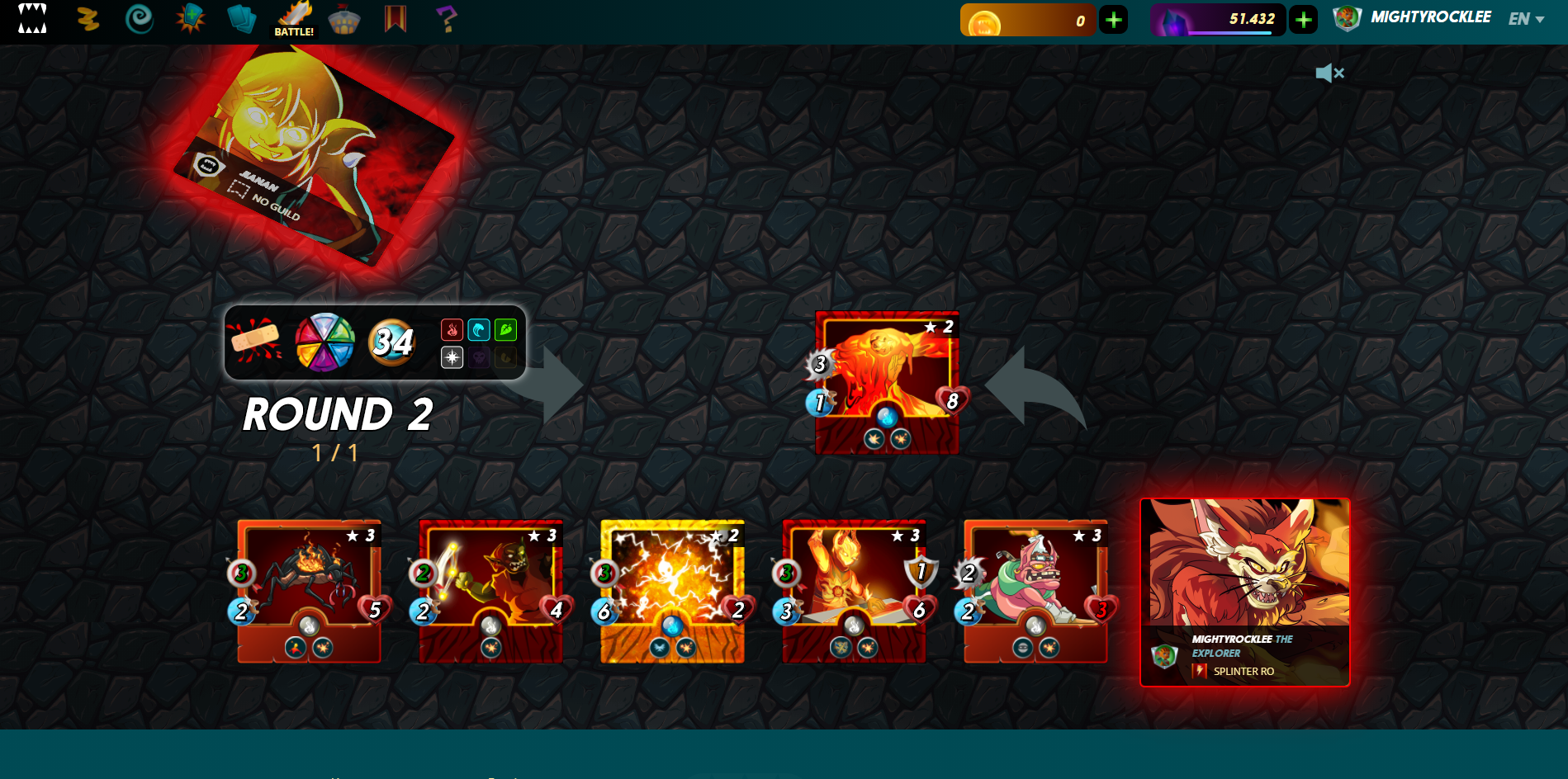
Task: Click the guild hall building icon
Action: [344, 18]
